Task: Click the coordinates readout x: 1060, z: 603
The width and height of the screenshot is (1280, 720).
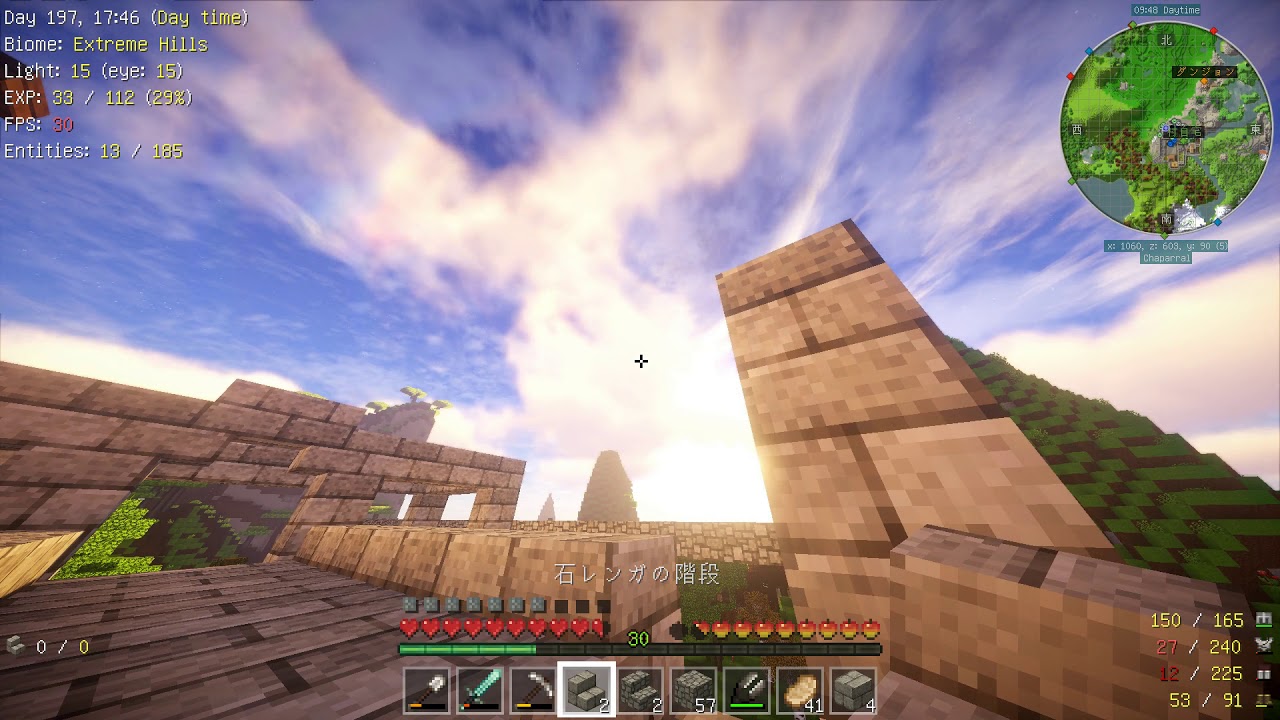Action: coord(1165,246)
